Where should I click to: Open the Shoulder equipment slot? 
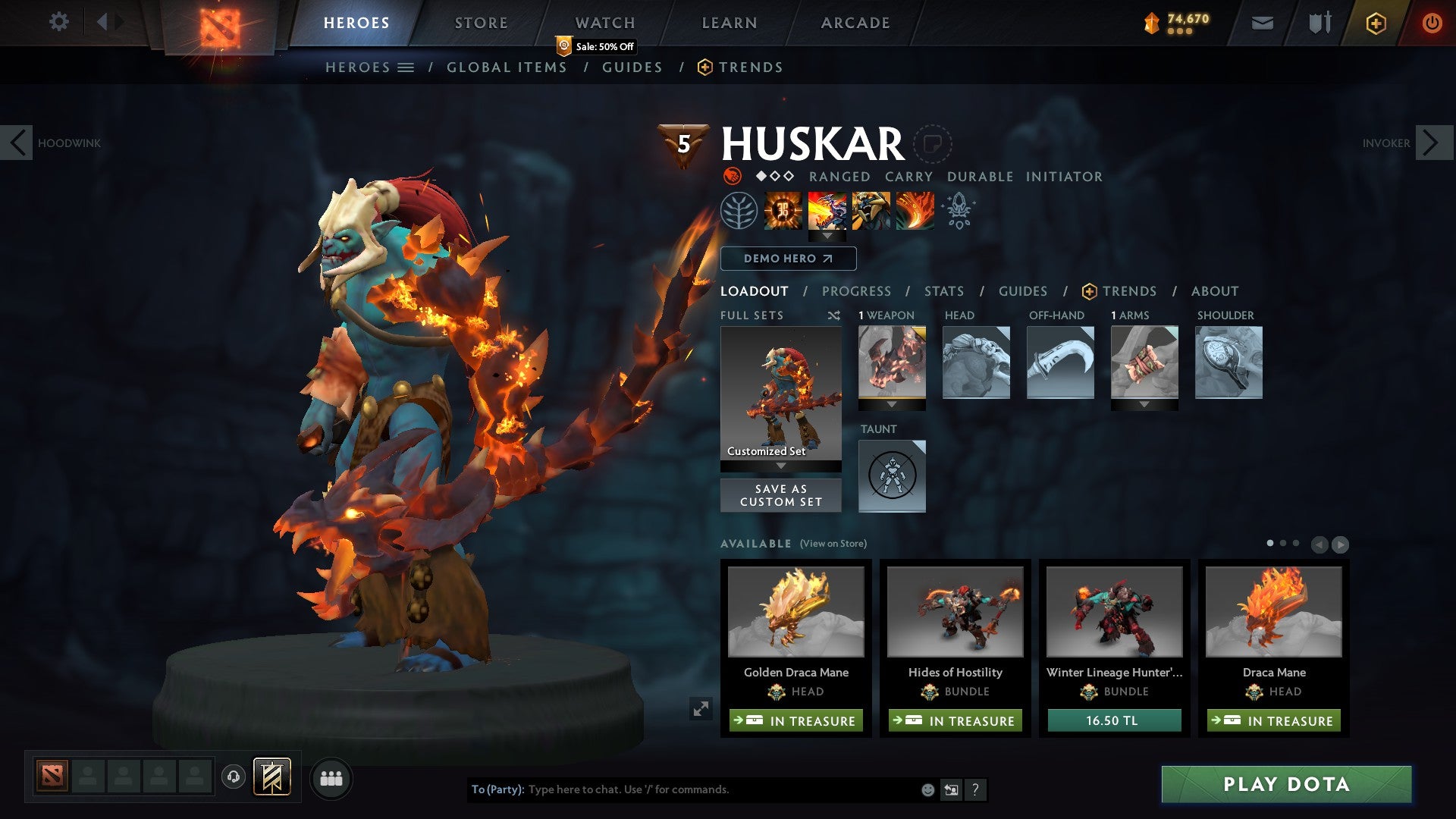1228,362
